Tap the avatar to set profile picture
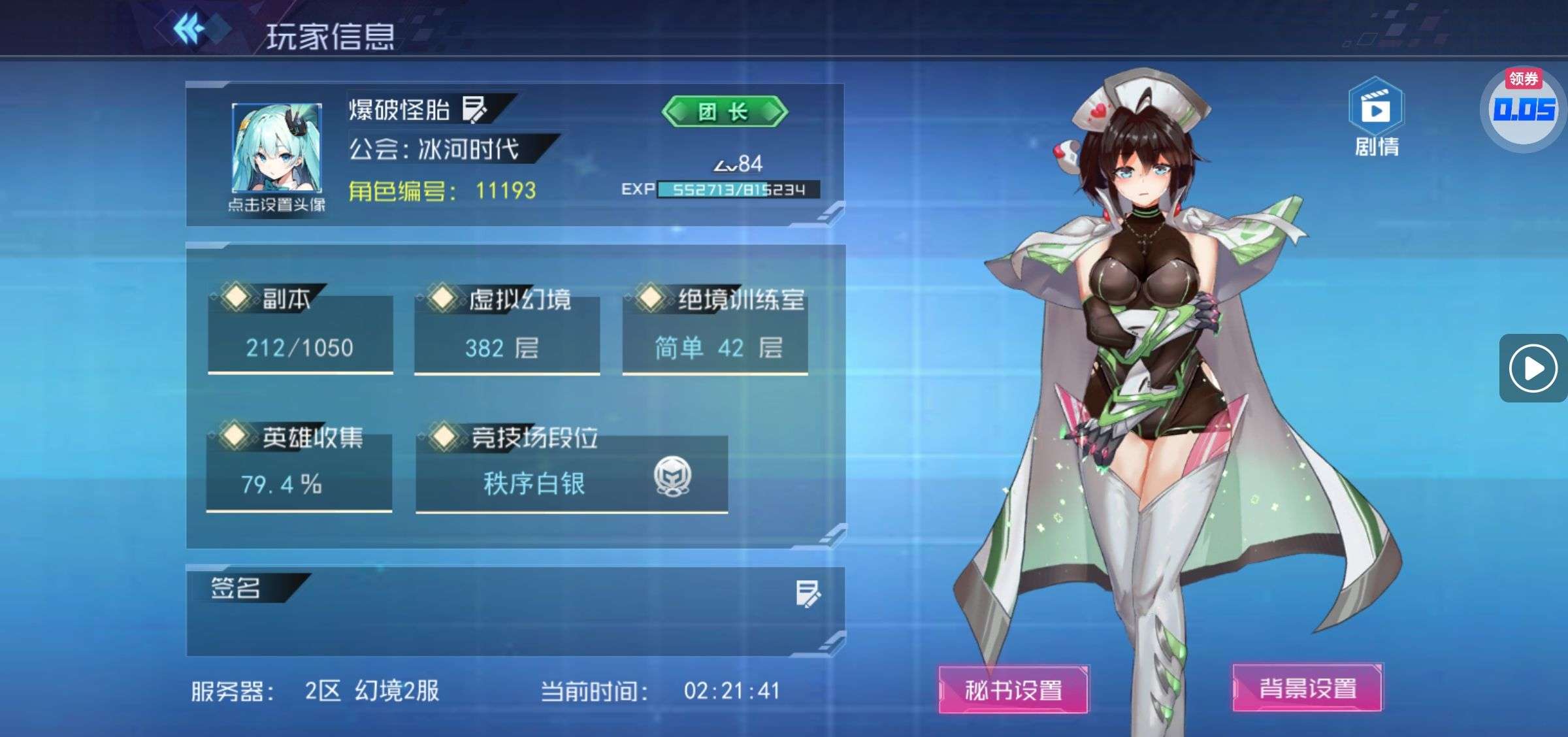Screen dimensions: 1568x737 pos(276,149)
